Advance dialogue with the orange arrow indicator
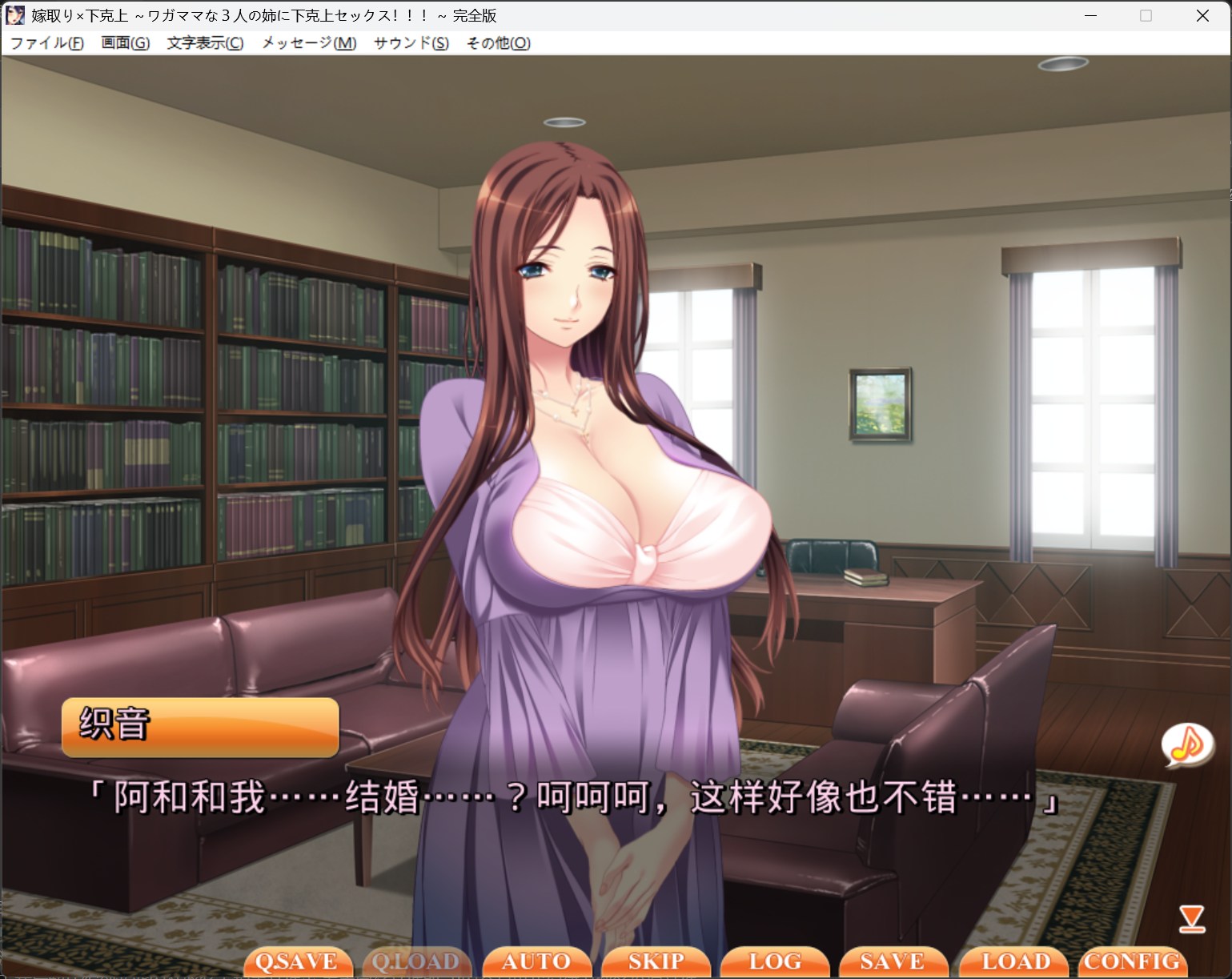Screen dimensions: 1232x979 [1192, 919]
